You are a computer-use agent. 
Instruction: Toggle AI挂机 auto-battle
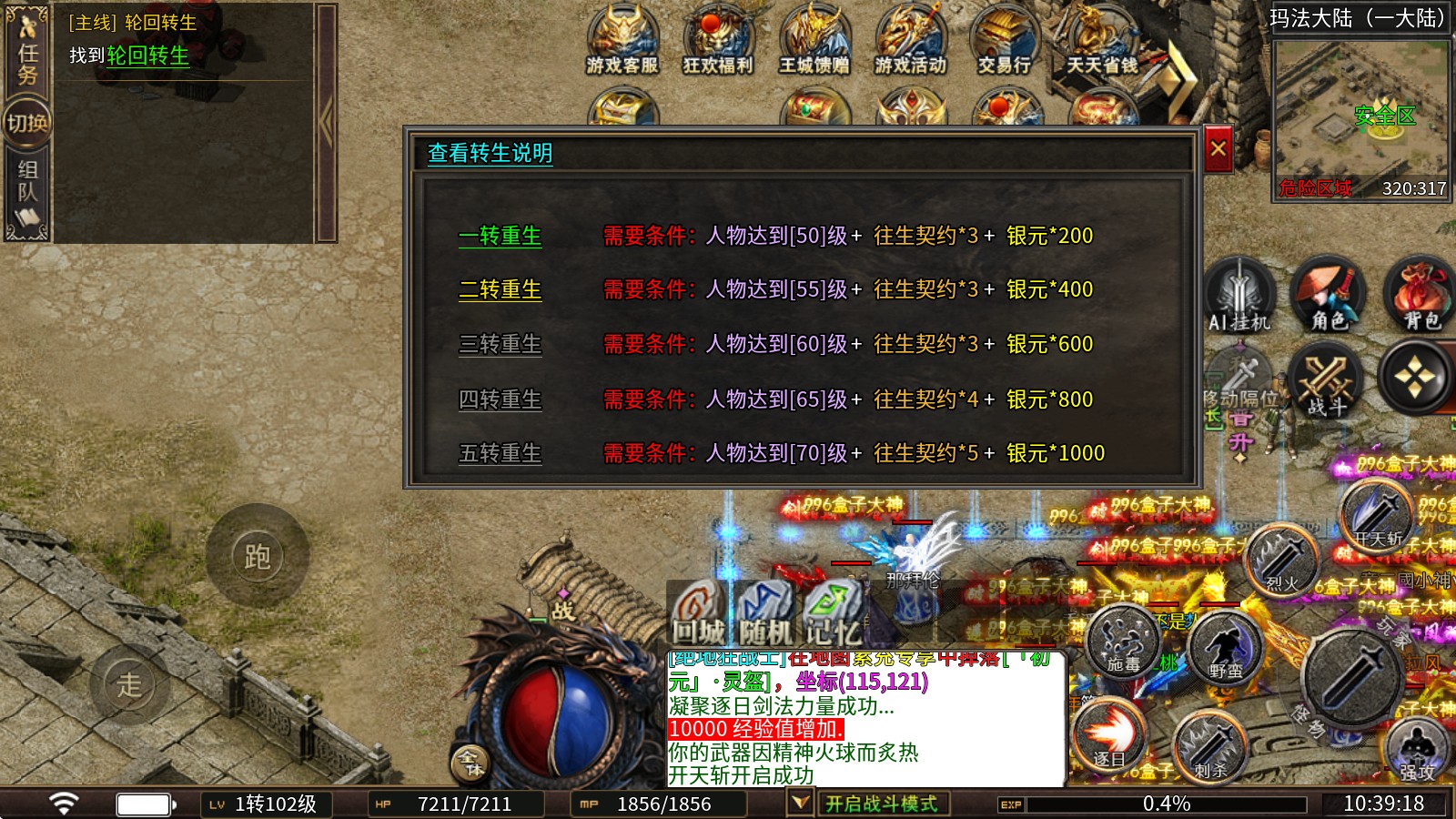(1239, 296)
